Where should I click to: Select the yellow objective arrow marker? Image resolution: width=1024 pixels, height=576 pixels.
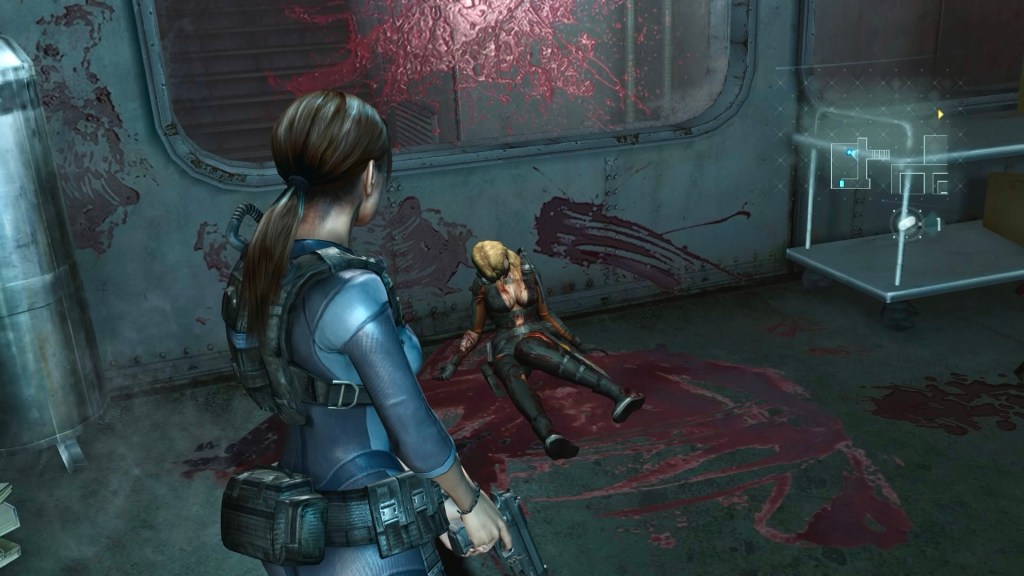[940, 115]
